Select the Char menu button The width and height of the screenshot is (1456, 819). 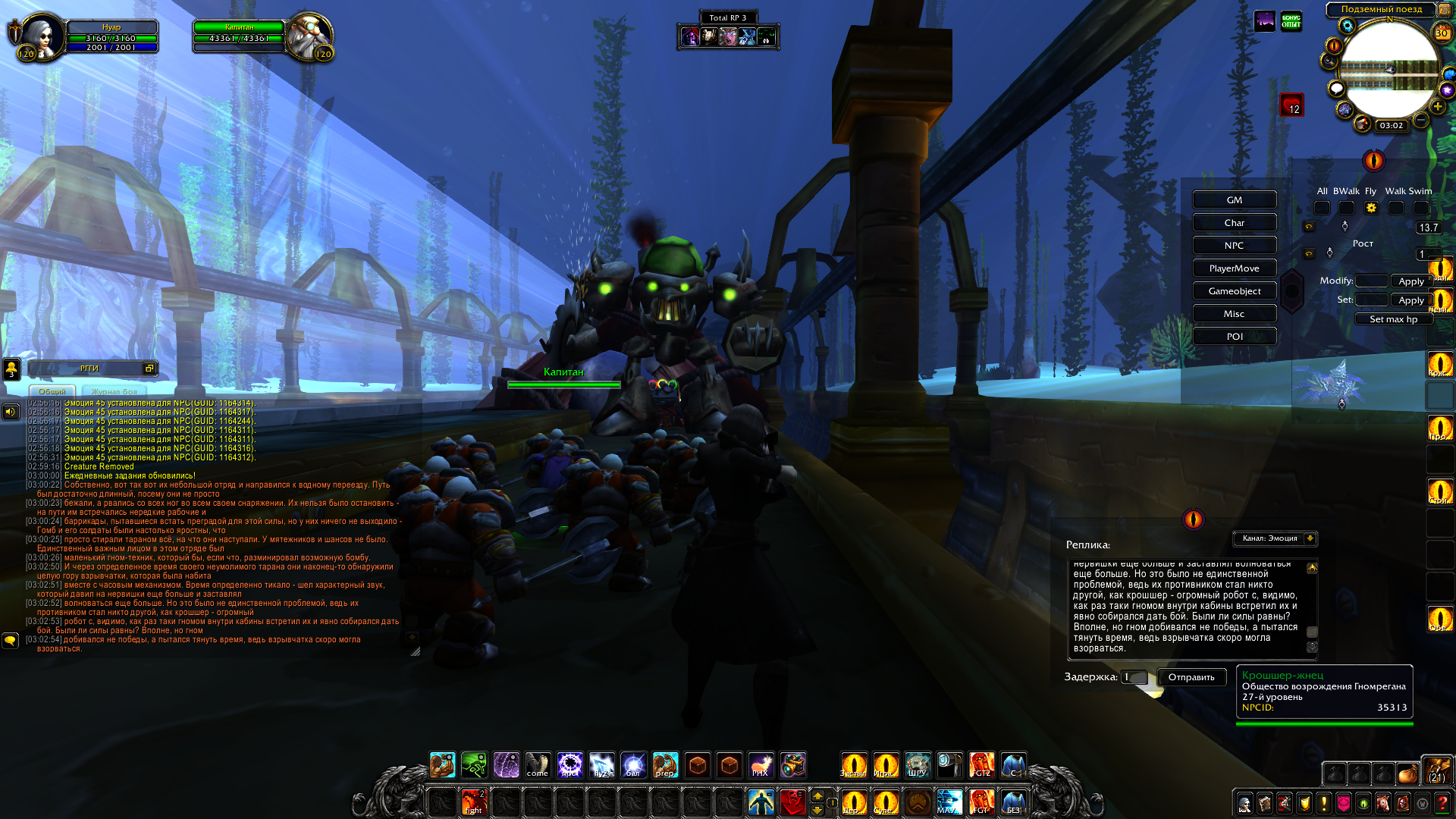click(1234, 223)
